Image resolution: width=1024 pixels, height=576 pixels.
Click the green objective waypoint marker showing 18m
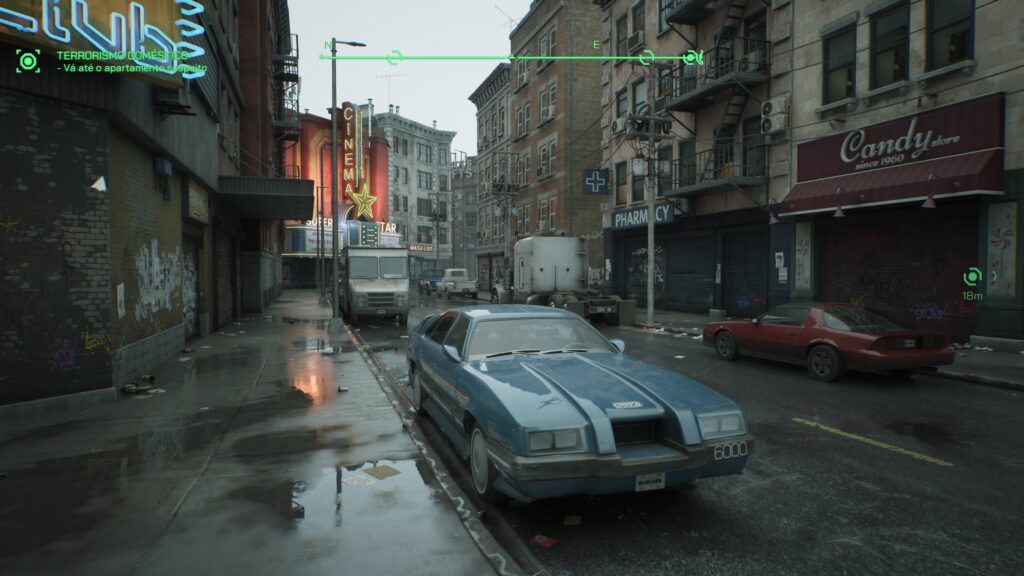[x=972, y=276]
